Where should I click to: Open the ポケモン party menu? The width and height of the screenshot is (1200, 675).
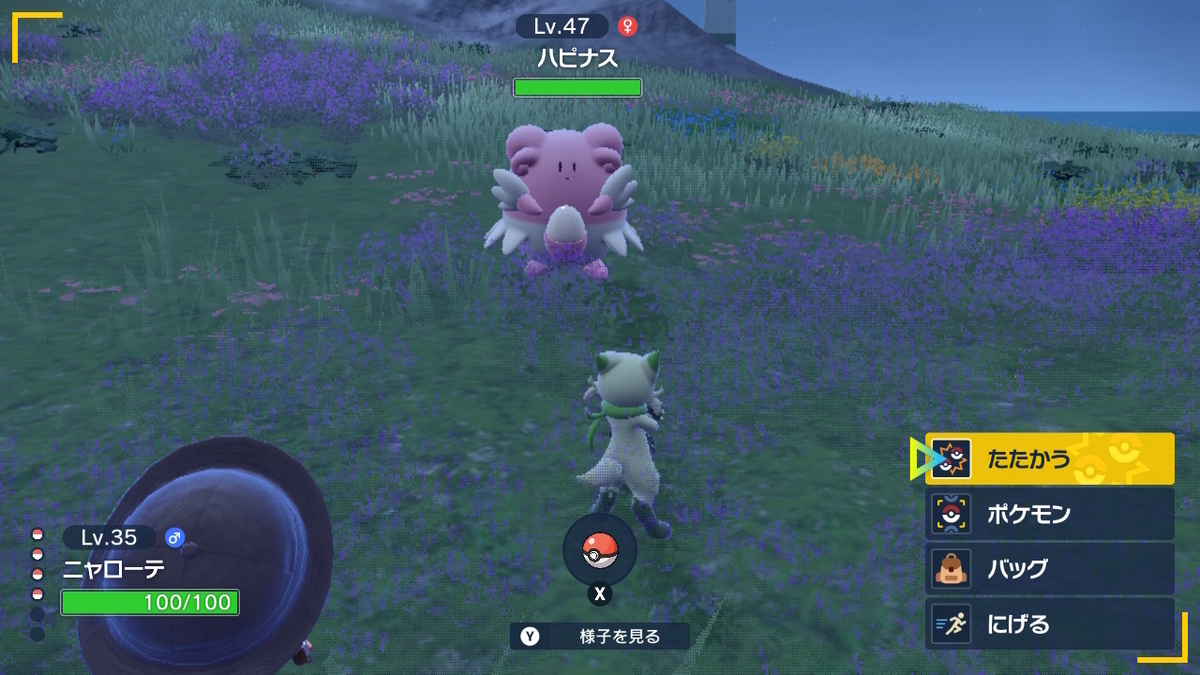[1049, 514]
